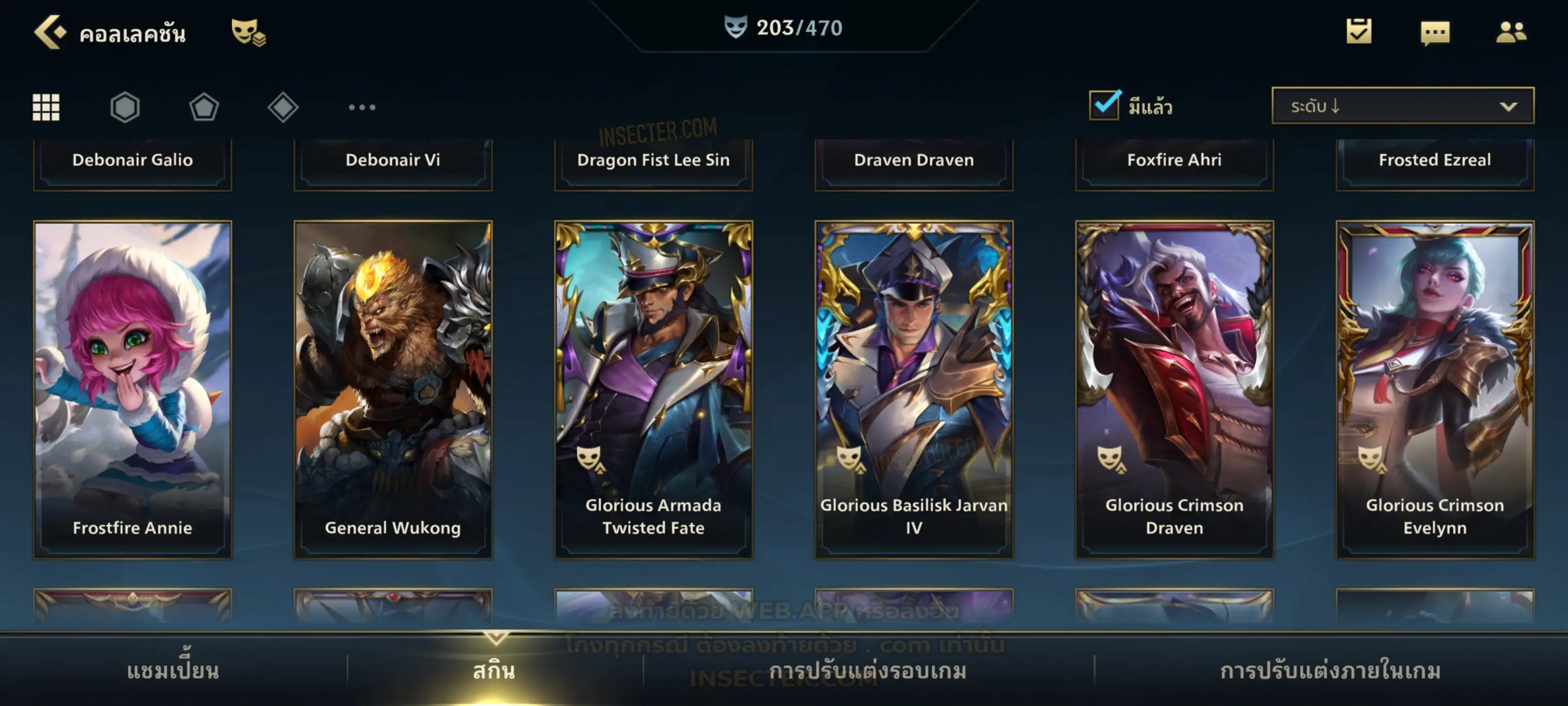This screenshot has width=1568, height=706.
Task: Select the General Wukong skin card
Action: (393, 390)
